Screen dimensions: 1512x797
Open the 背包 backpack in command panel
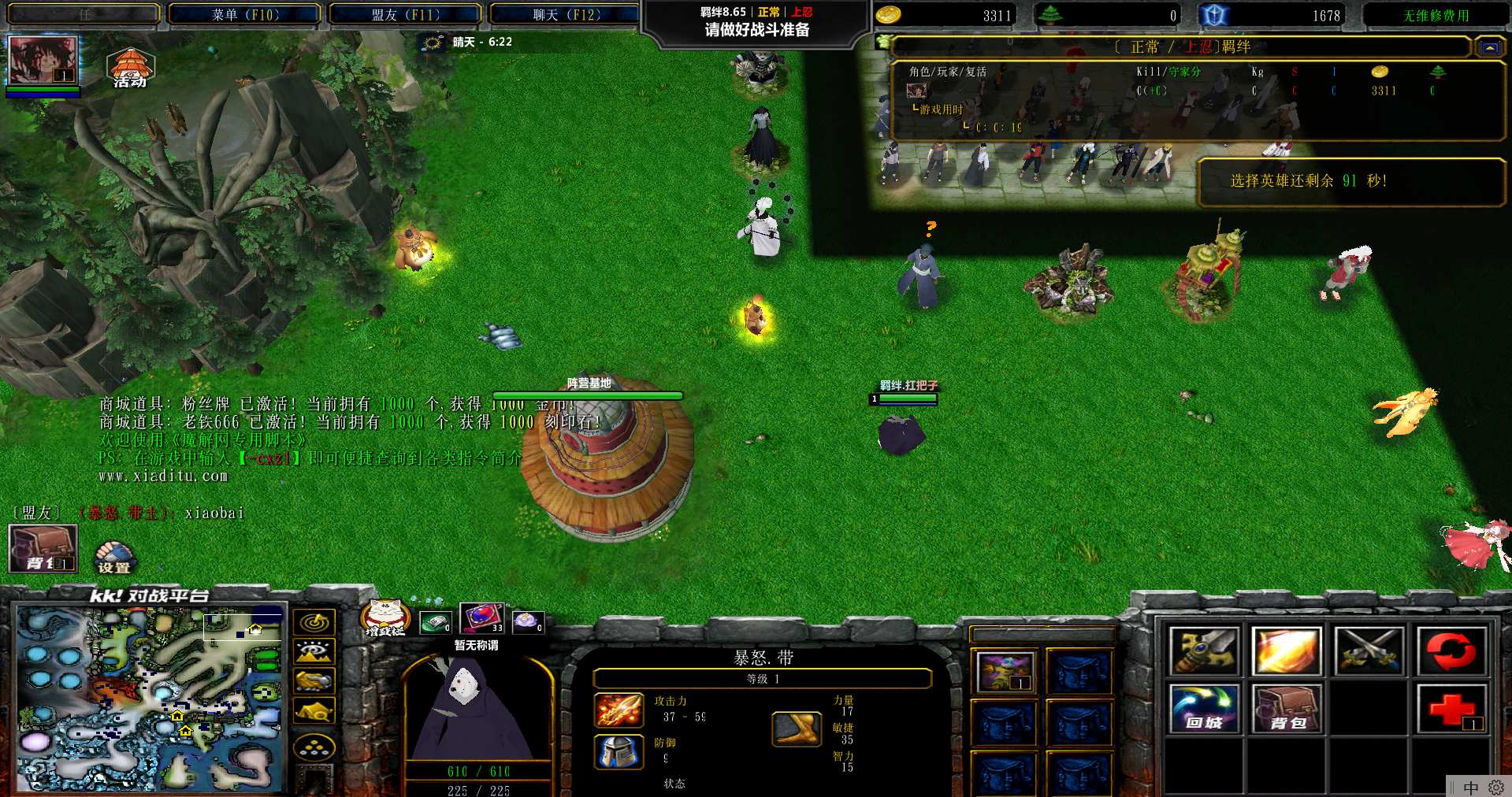pos(1286,709)
